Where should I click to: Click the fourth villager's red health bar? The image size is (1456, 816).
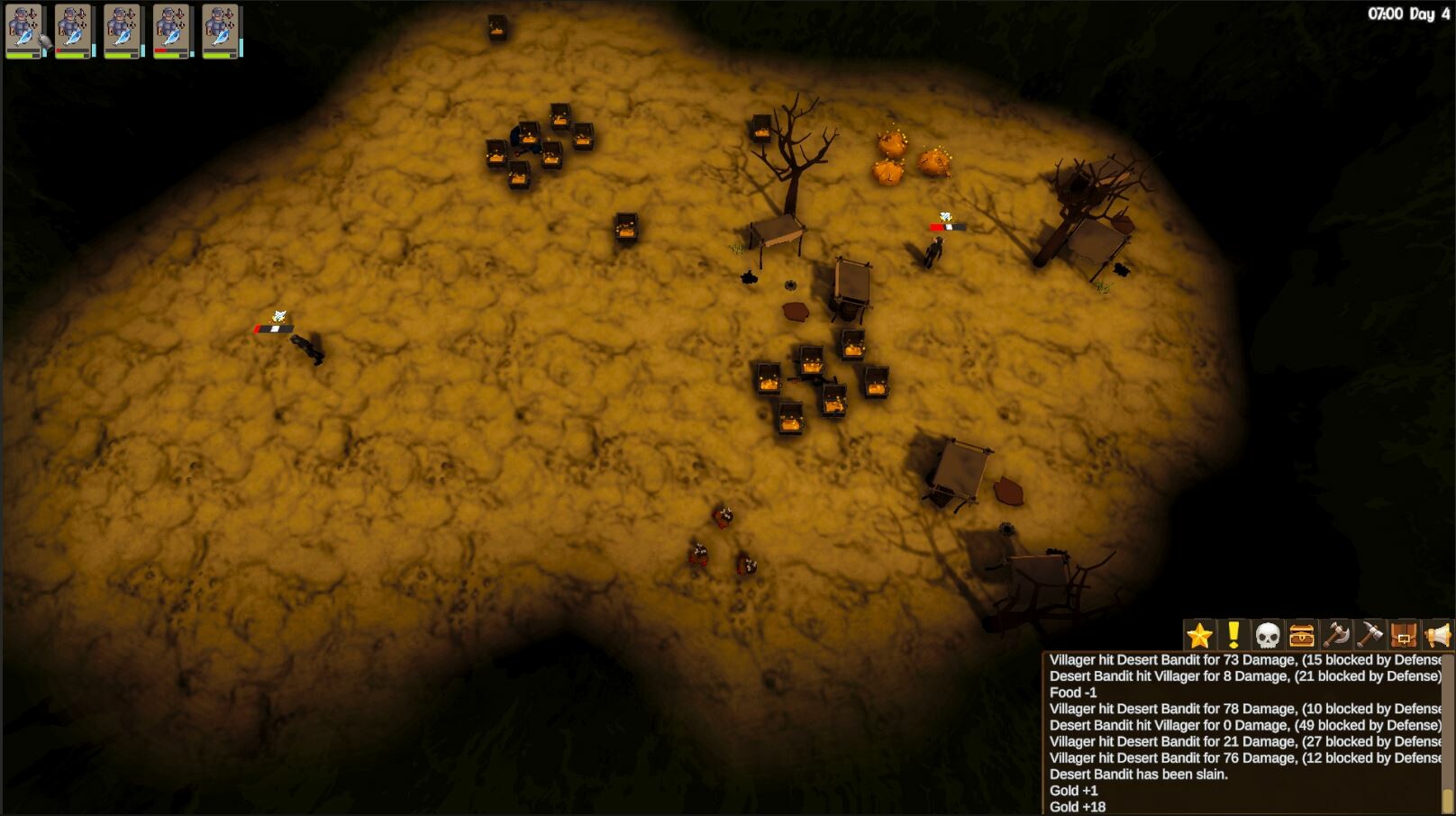pos(160,50)
